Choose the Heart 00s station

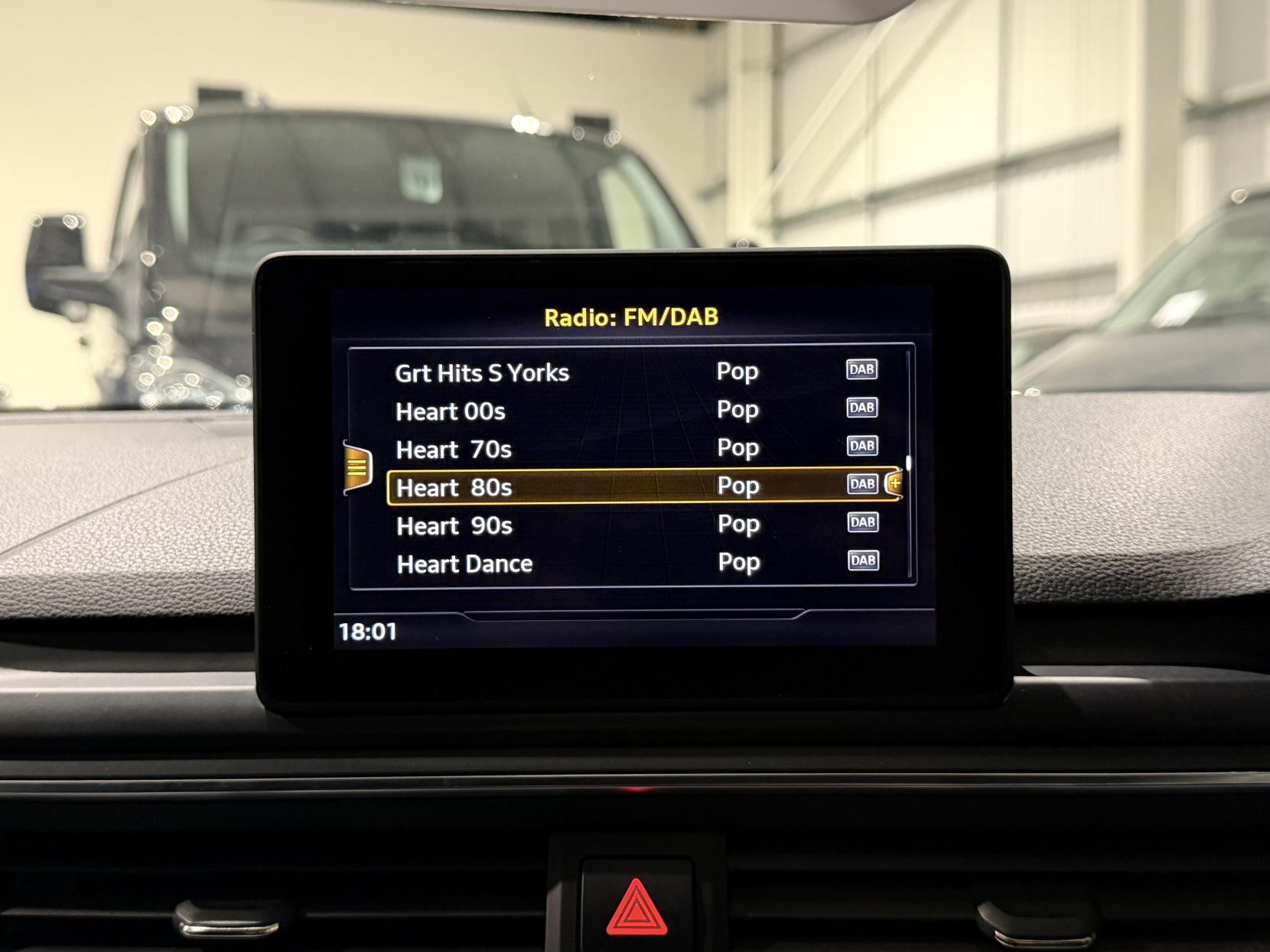point(451,411)
